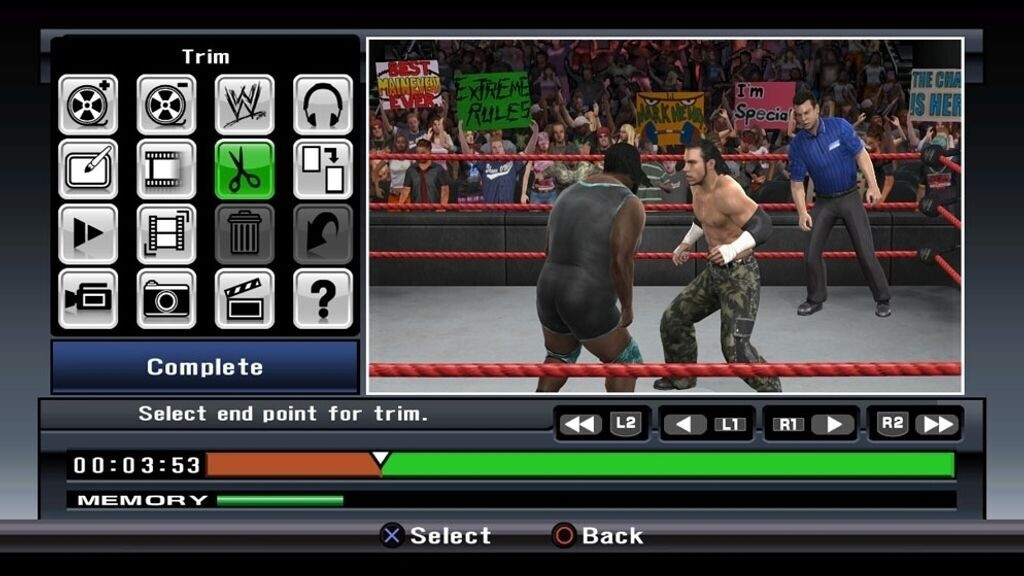Choose the two-pages swap icon
The height and width of the screenshot is (576, 1024).
(322, 169)
